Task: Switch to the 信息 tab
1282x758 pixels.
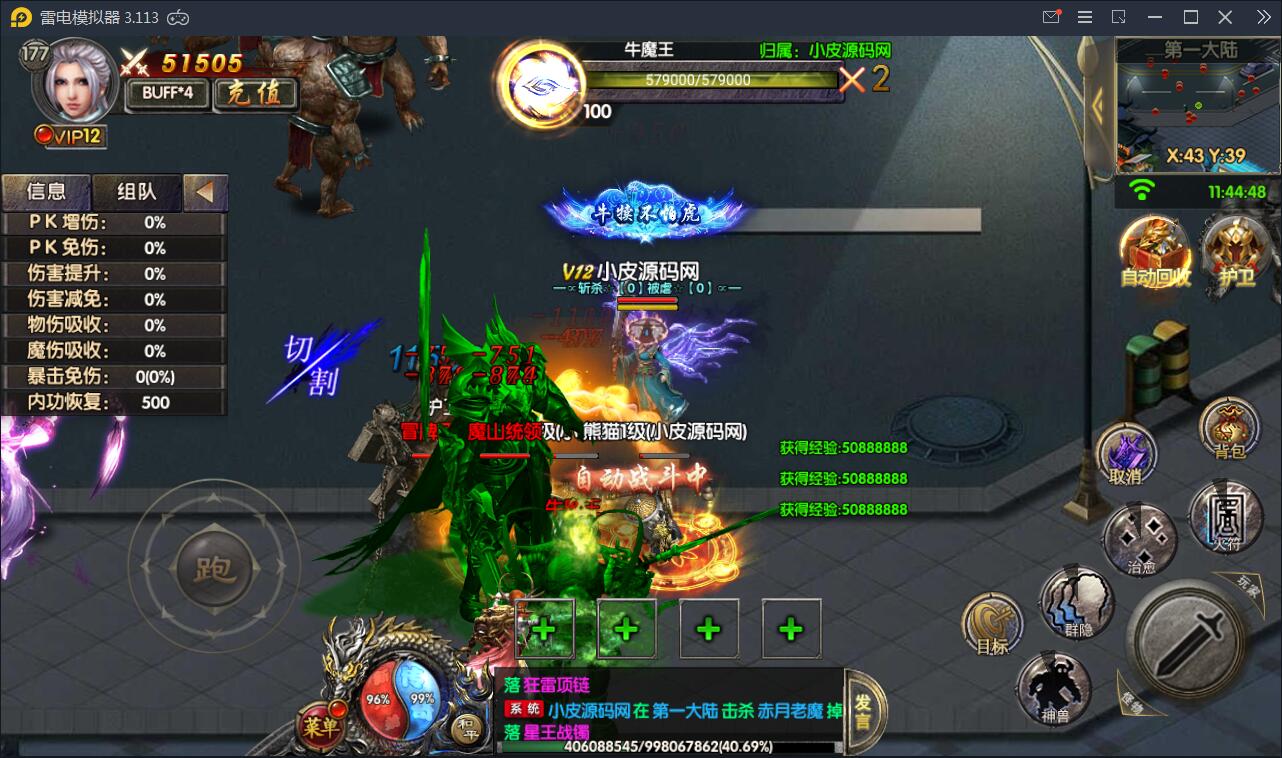Action: 46,192
